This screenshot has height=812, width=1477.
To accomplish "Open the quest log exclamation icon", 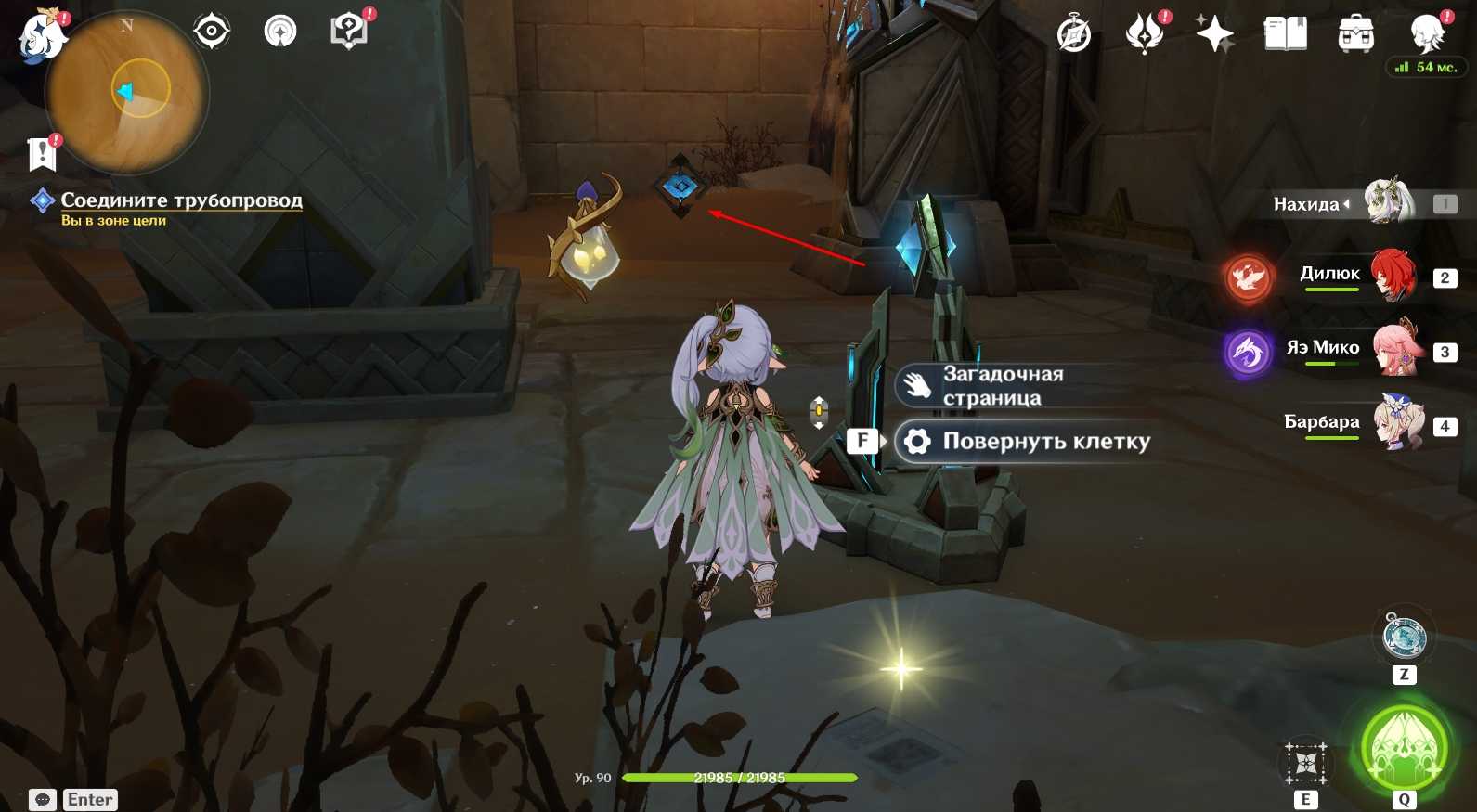I will tap(43, 154).
